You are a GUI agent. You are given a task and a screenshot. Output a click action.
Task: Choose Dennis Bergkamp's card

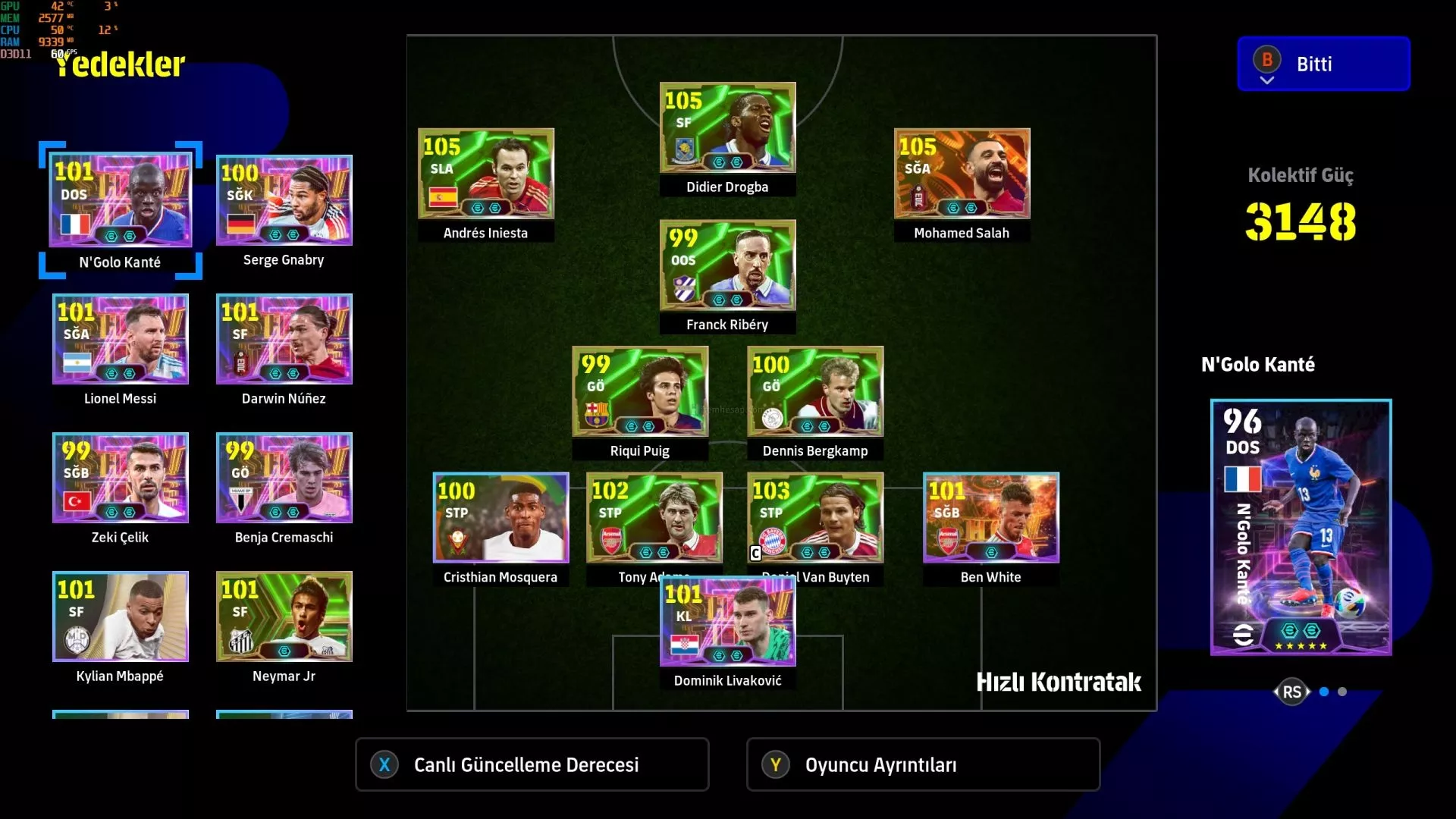tap(815, 391)
